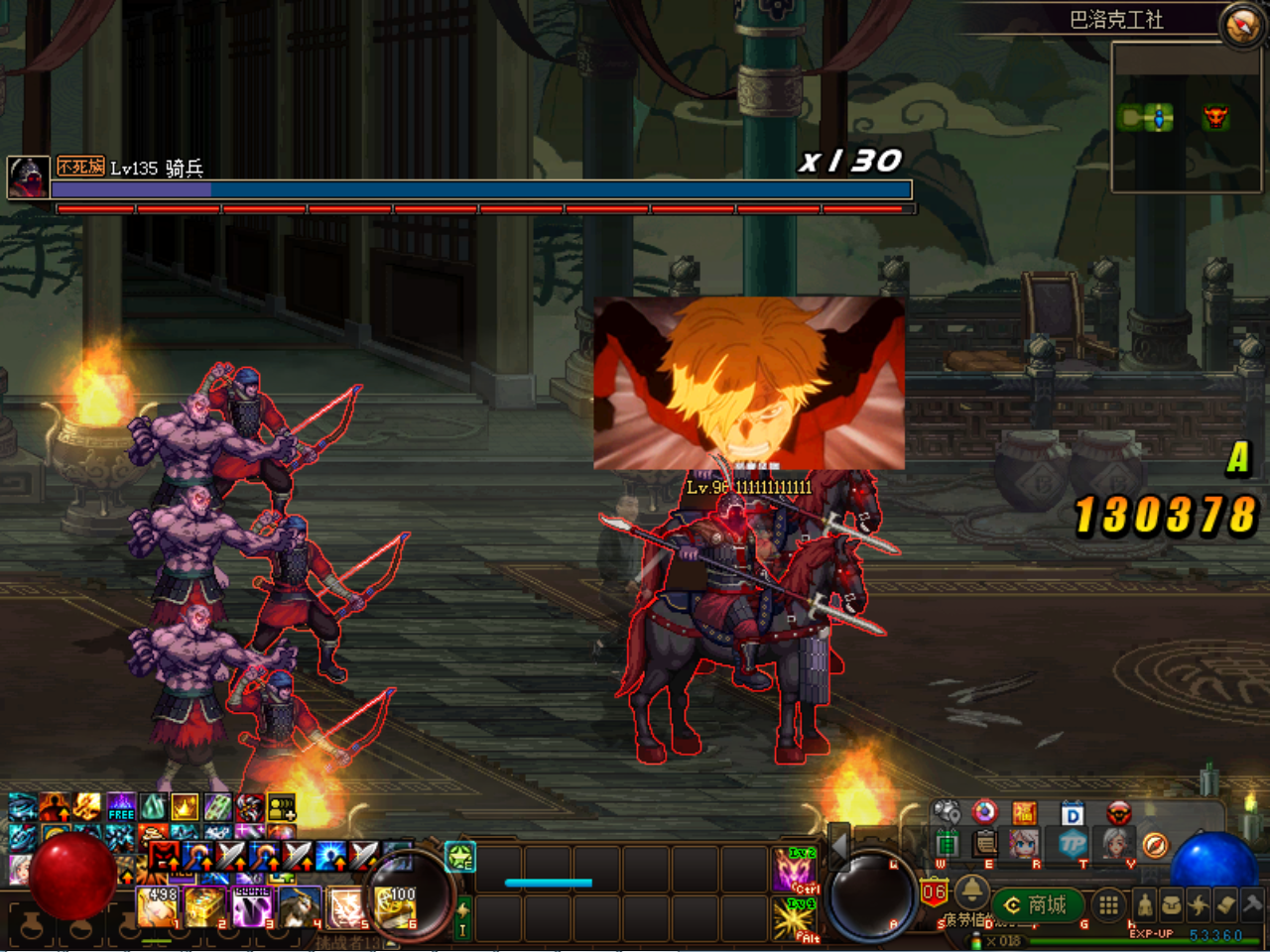Click the orange compass icon in shortcut row
Screen dimensions: 1270x952
click(x=1154, y=845)
